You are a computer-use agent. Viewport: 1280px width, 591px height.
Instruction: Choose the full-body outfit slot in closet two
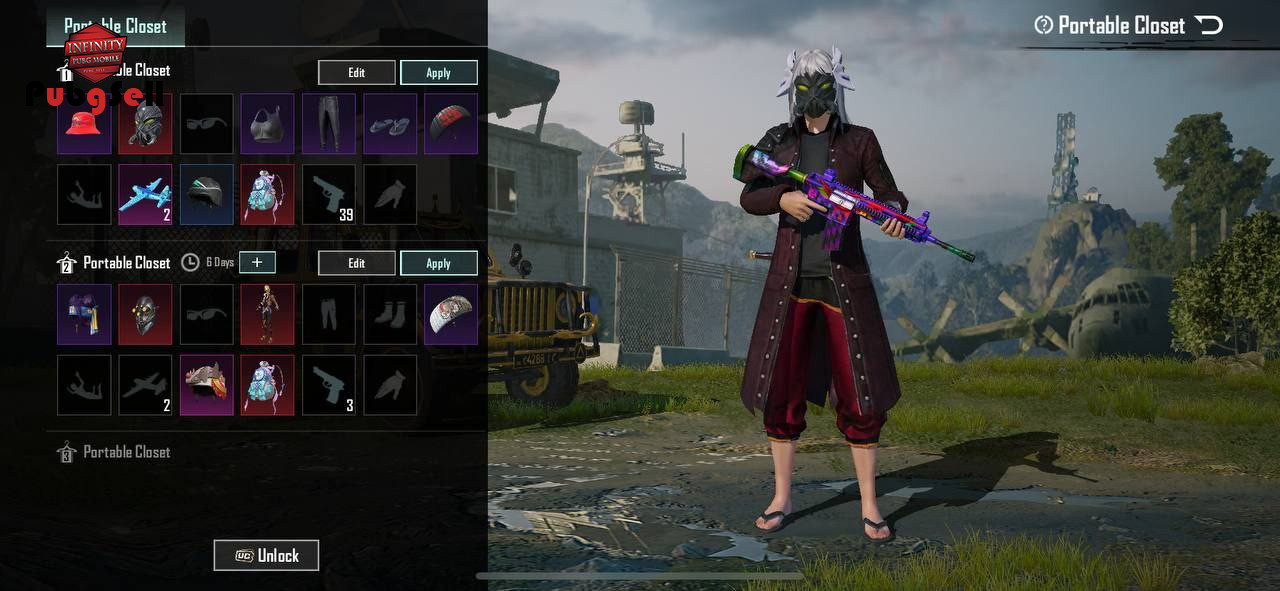point(267,314)
